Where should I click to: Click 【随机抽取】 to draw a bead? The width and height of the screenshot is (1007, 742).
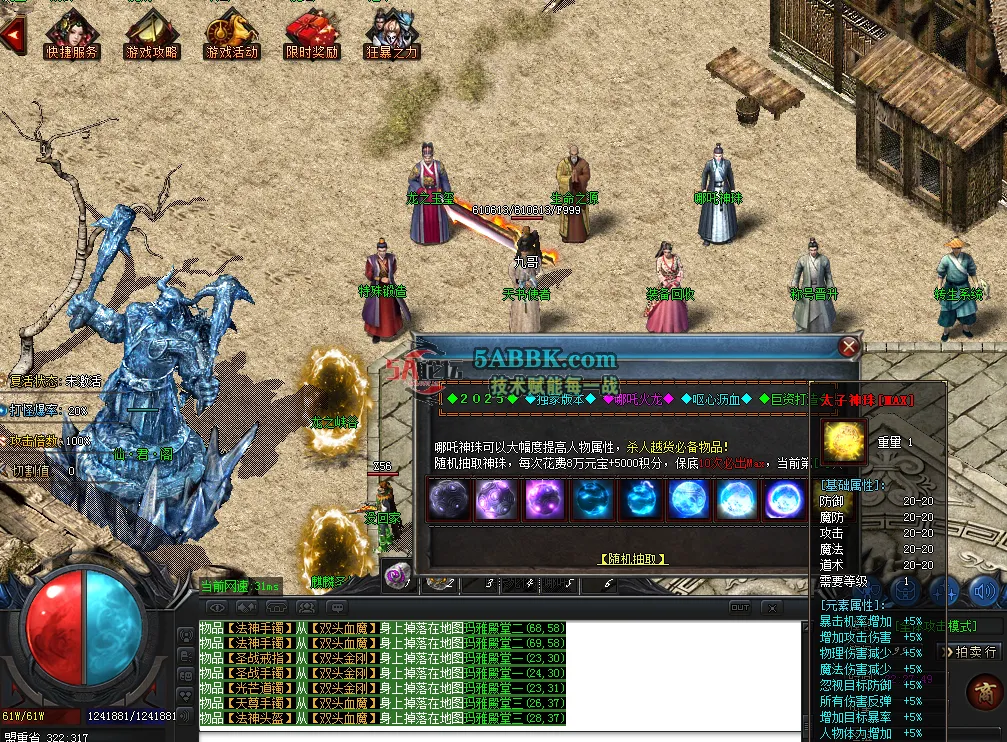coord(633,559)
